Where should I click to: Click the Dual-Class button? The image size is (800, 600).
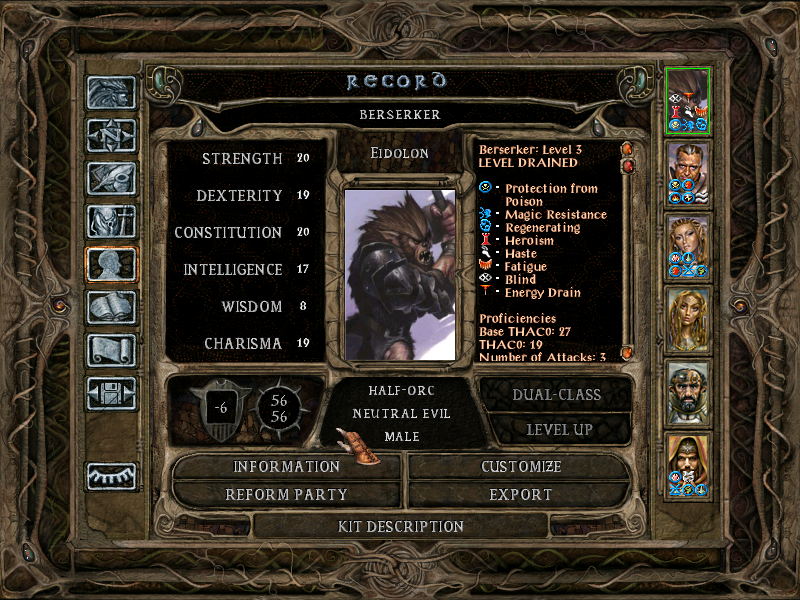556,394
